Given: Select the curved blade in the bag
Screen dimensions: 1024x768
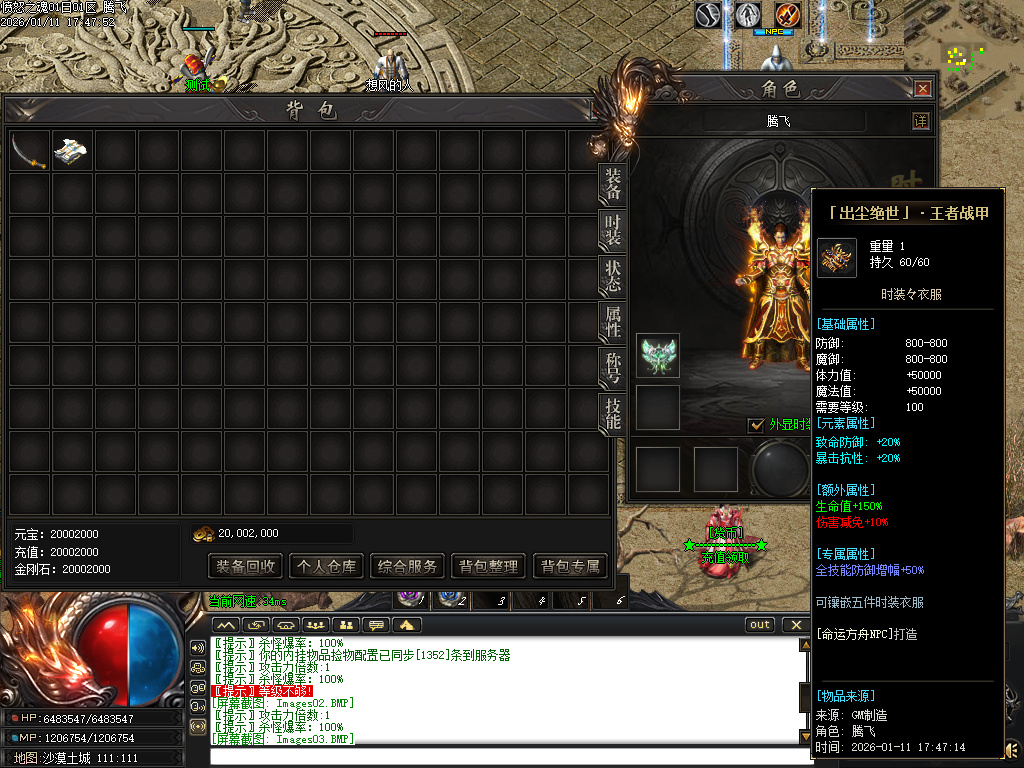Looking at the screenshot, I should (x=29, y=151).
